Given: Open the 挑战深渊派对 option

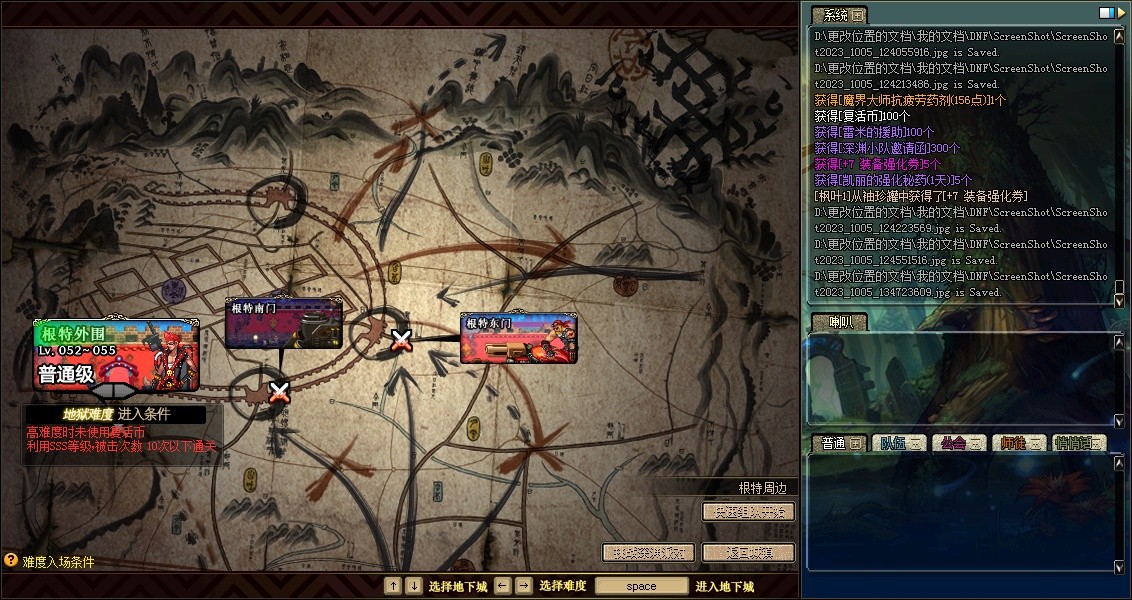Looking at the screenshot, I should pyautogui.click(x=648, y=552).
